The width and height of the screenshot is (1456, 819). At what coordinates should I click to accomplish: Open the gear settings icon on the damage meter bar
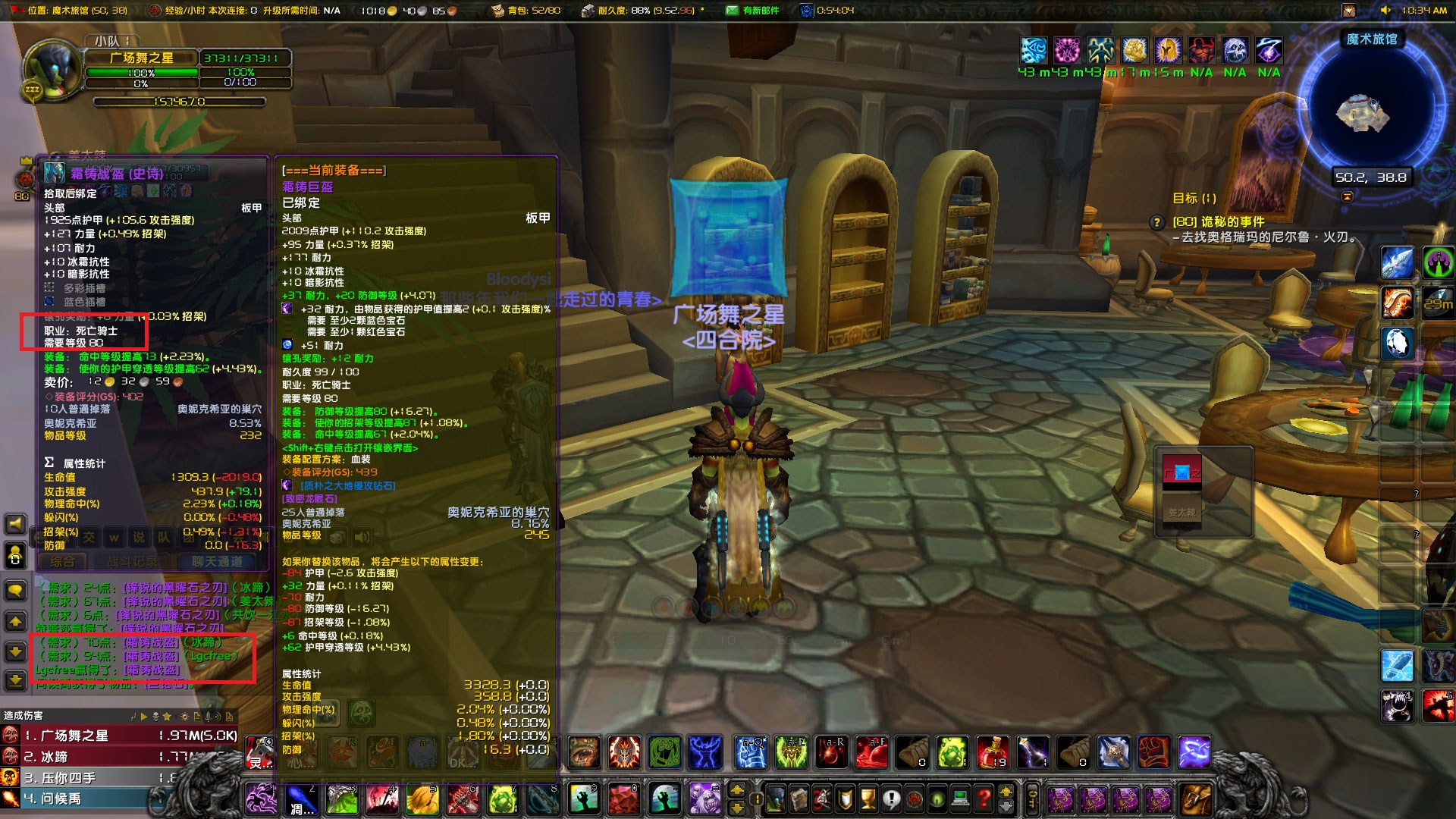click(x=185, y=717)
